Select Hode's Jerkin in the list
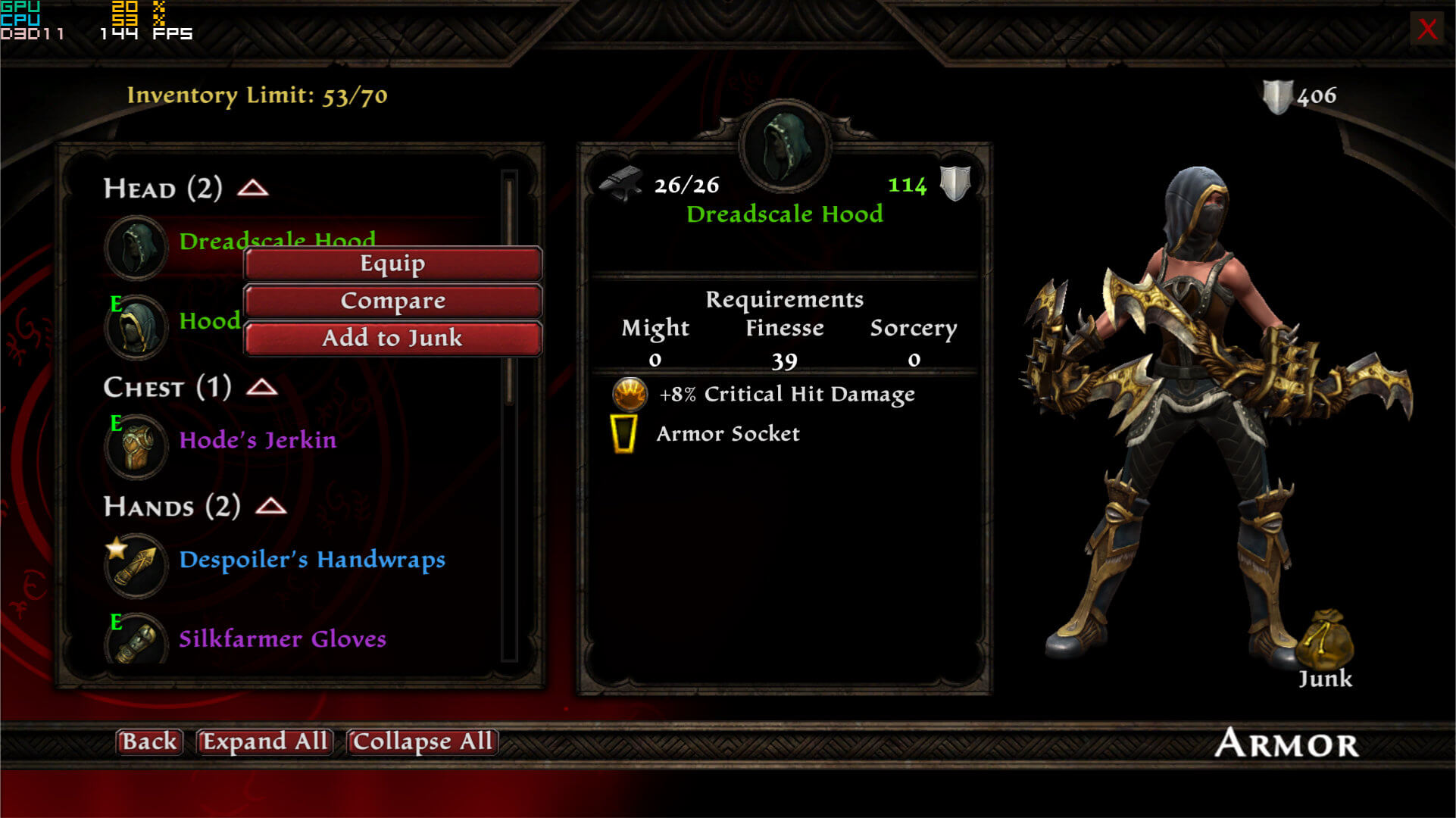Screen dimensions: 1456x818 [x=258, y=440]
